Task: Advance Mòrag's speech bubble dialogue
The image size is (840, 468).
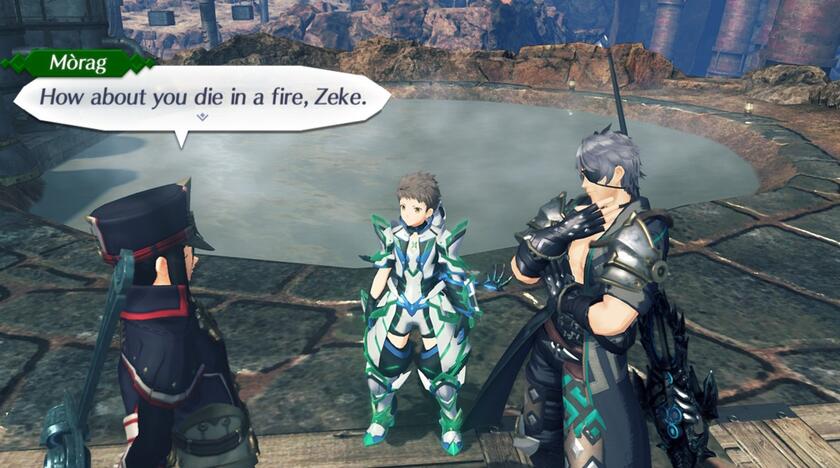Action: tap(200, 98)
